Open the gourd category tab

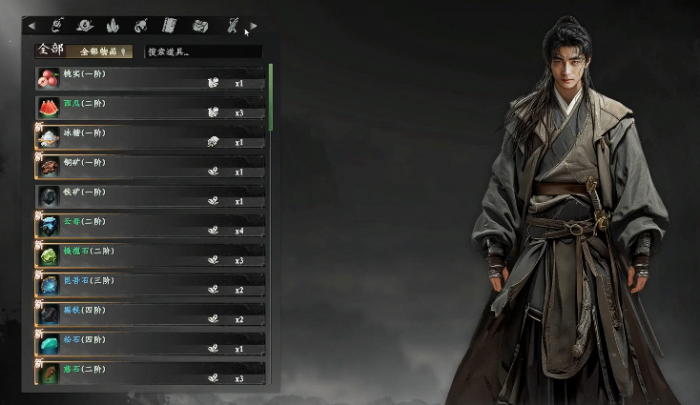point(141,25)
